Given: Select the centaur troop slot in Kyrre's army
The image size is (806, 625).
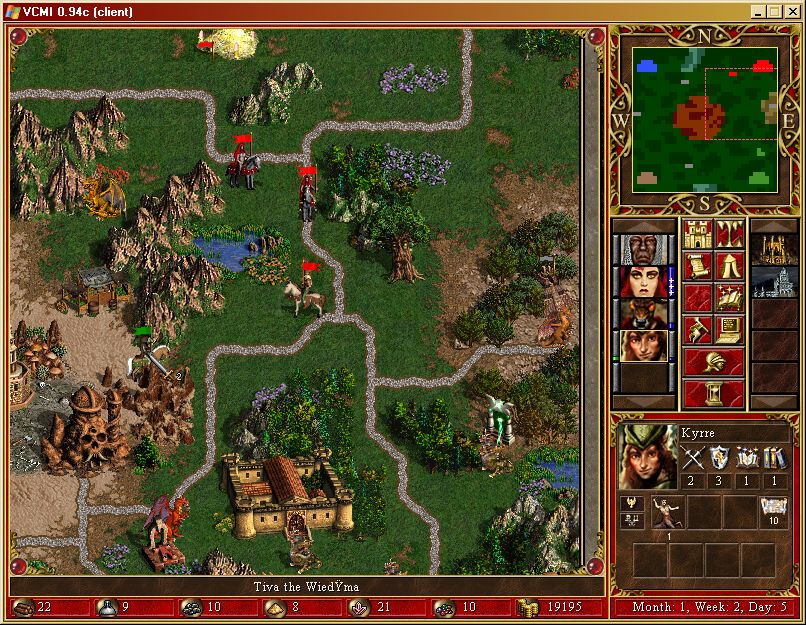Looking at the screenshot, I should [669, 512].
